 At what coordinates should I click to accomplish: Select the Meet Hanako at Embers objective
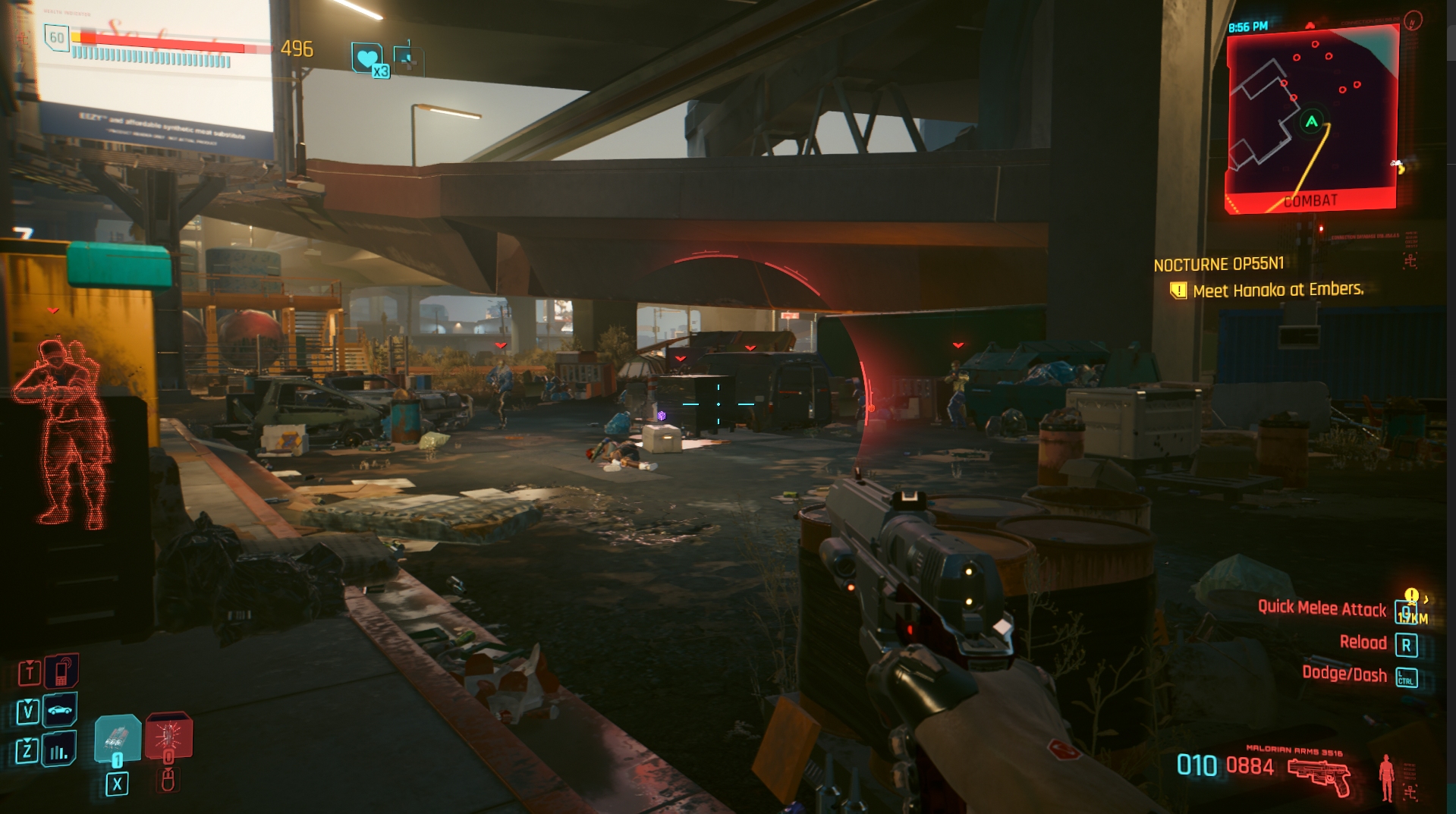[x=1278, y=290]
